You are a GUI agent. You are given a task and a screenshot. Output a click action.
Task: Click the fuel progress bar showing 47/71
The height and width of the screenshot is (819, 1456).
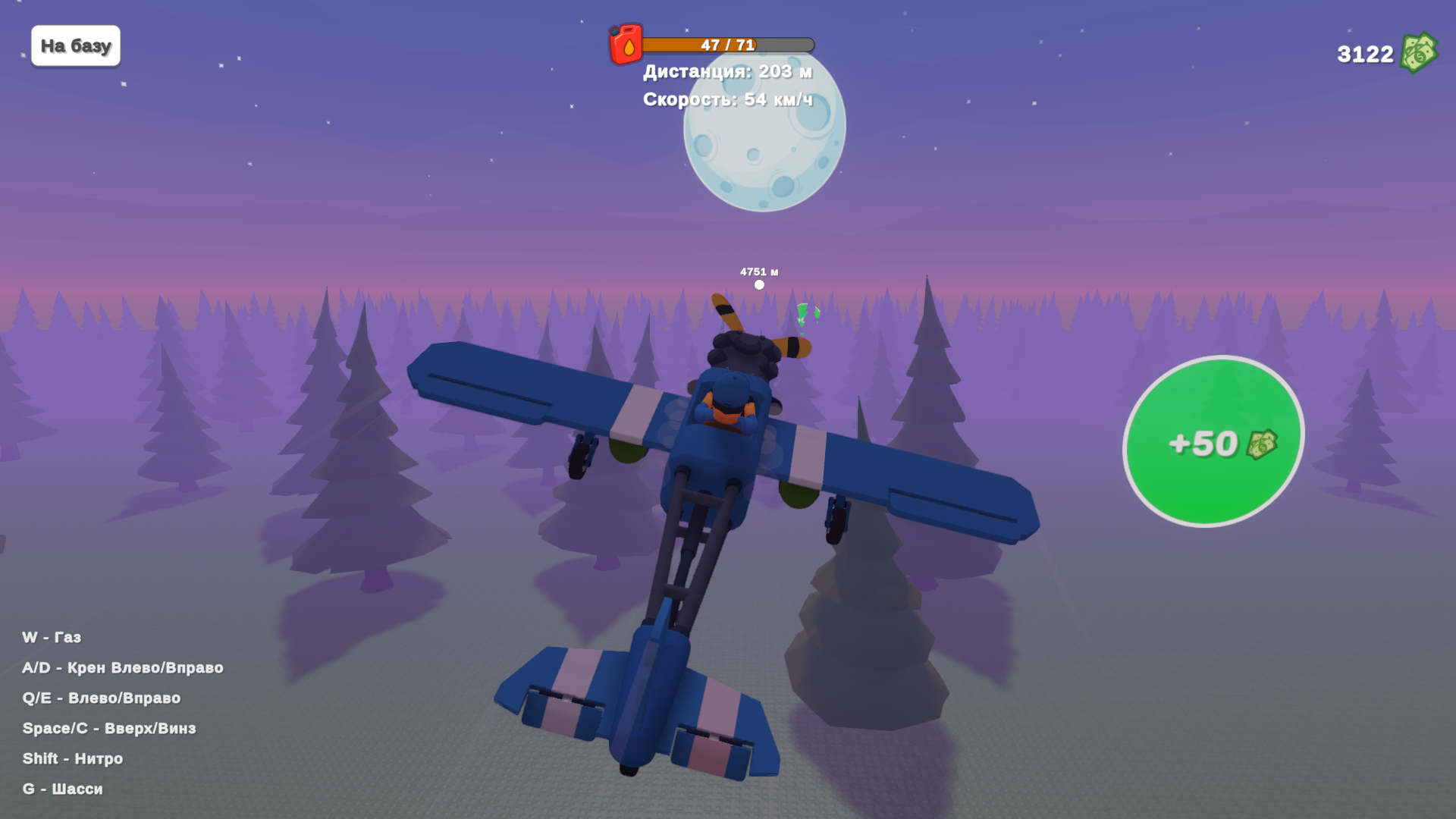[x=728, y=44]
